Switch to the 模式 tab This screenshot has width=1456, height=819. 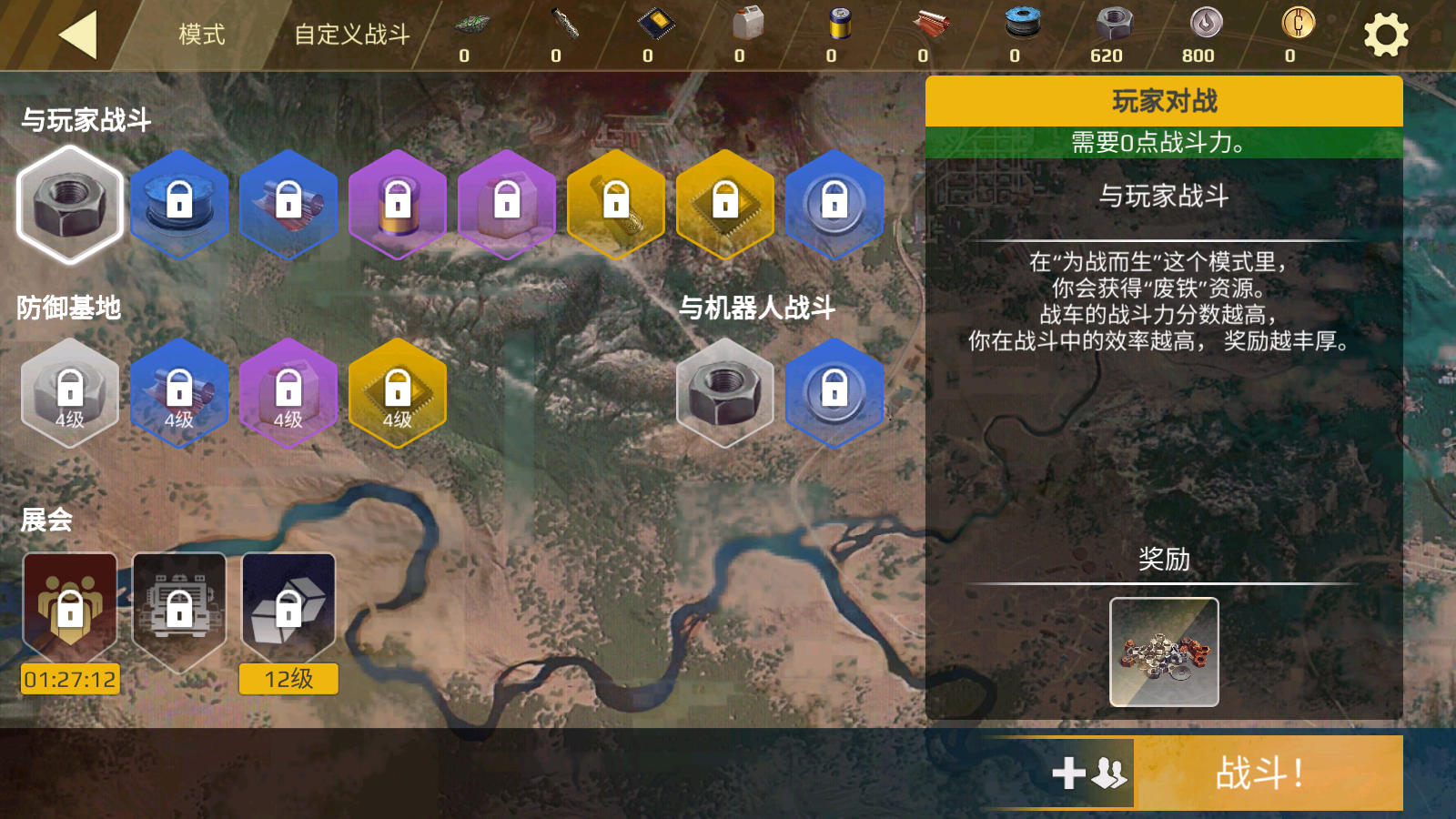[201, 35]
